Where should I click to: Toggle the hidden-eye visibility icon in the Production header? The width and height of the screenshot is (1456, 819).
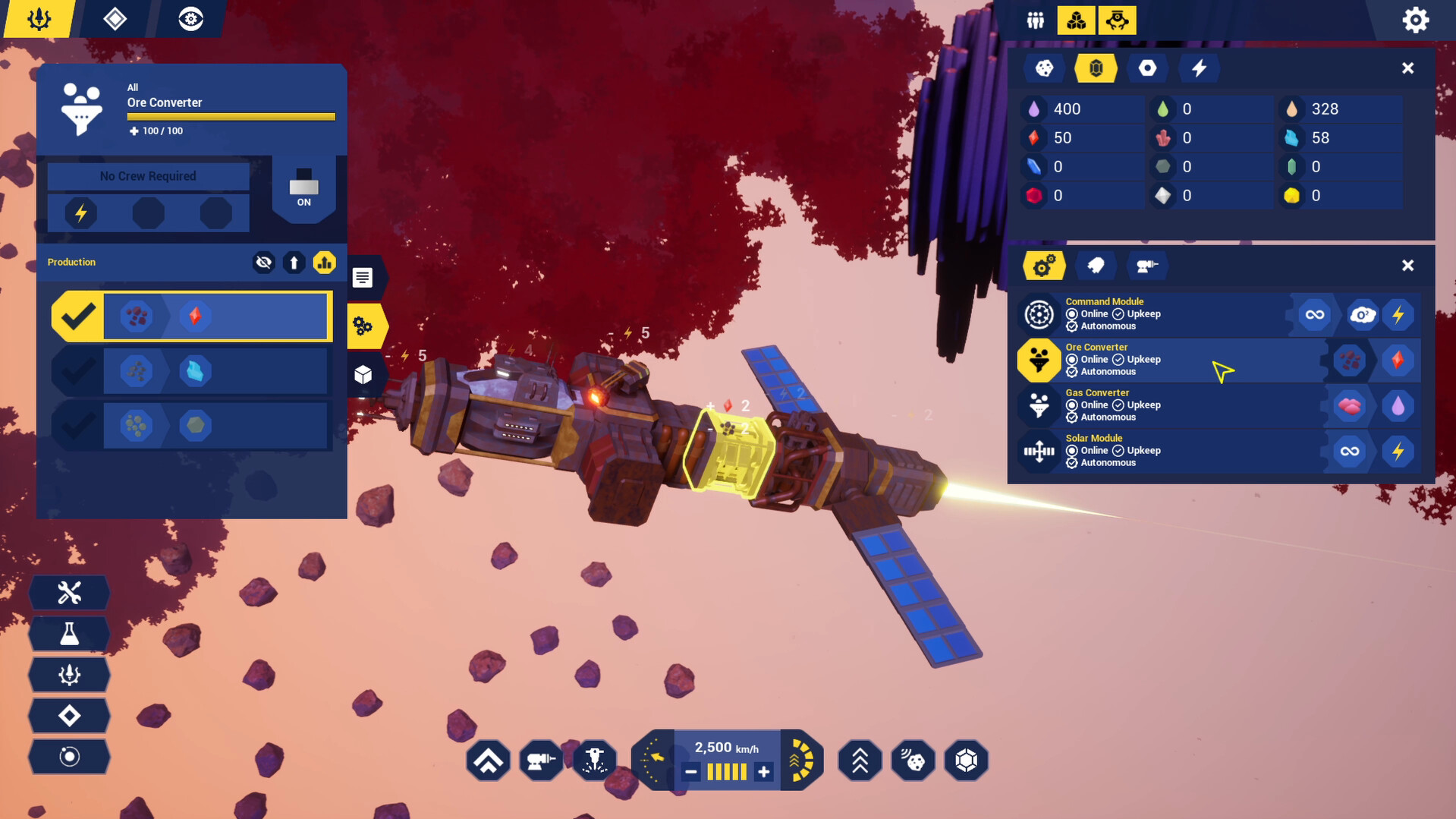(x=263, y=262)
